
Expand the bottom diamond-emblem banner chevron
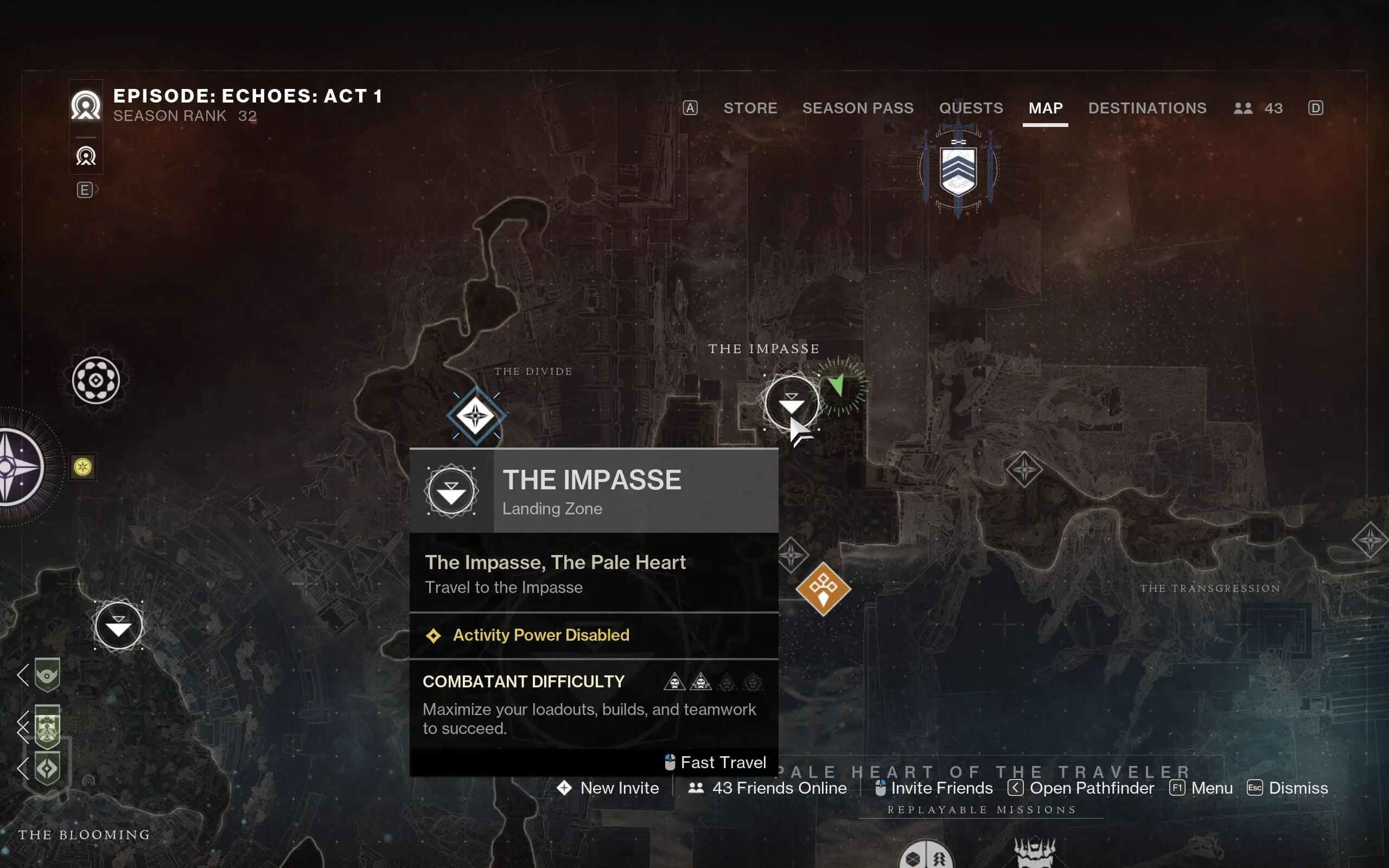(x=23, y=768)
